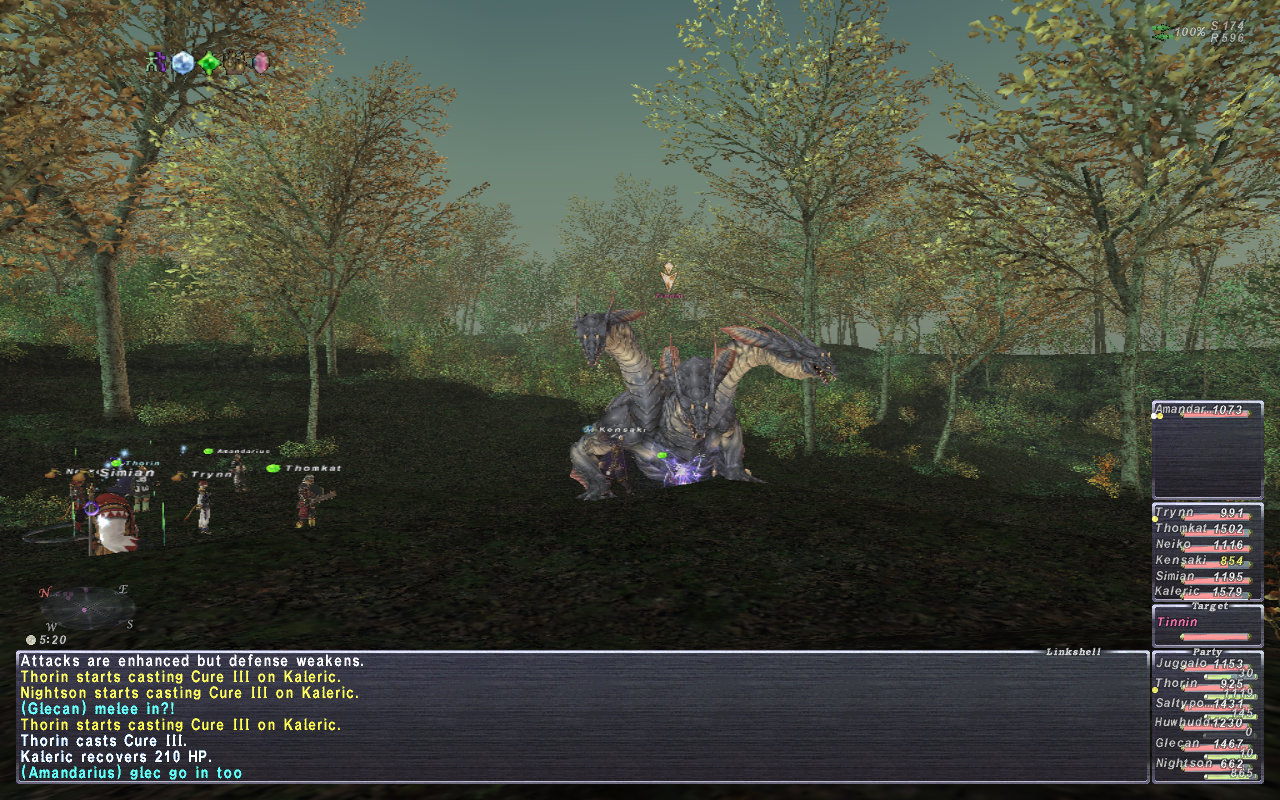Click the green and purple figure status icon
Image resolution: width=1280 pixels, height=800 pixels.
tap(155, 63)
